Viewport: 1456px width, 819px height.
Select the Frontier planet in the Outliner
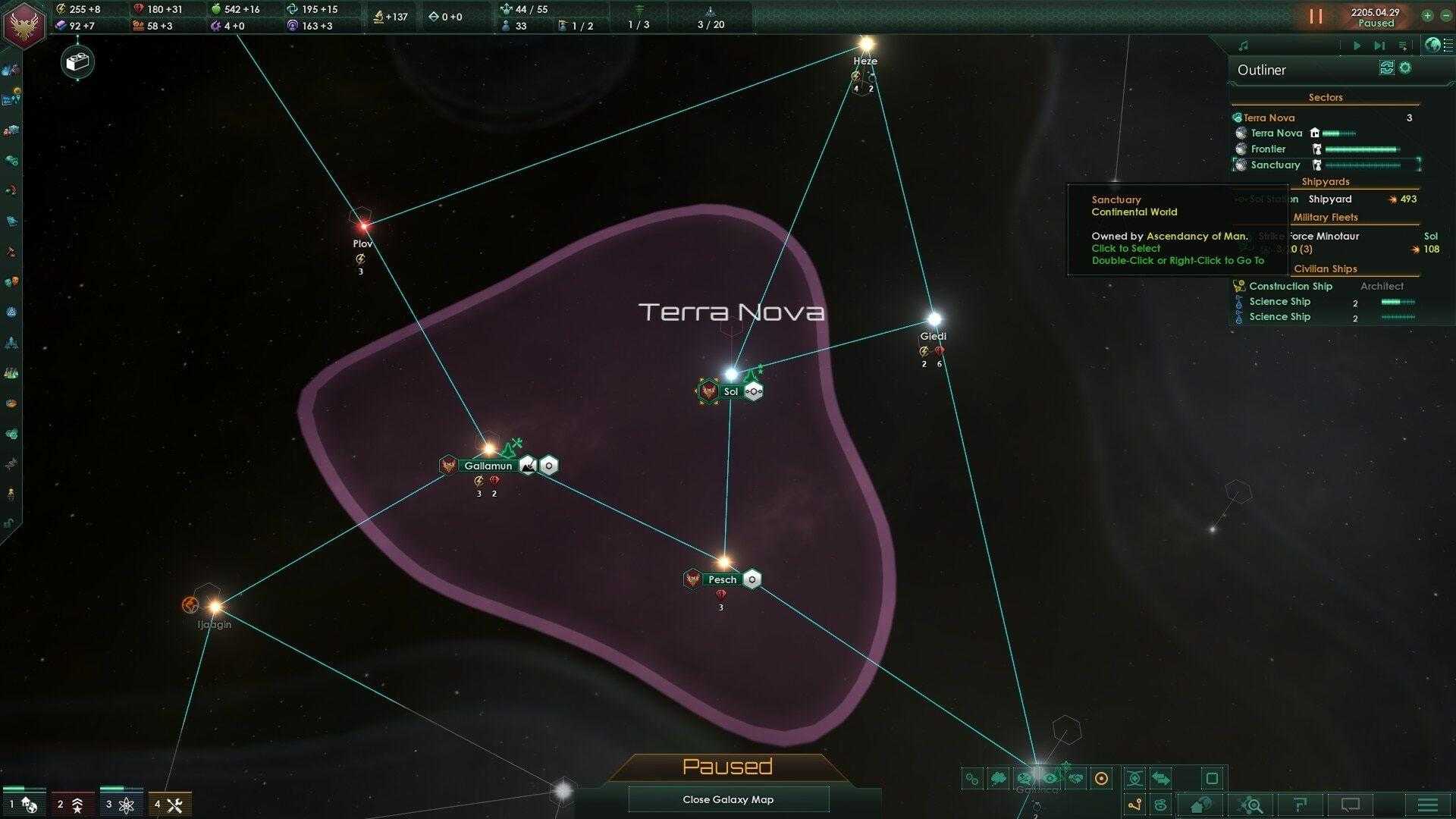(1268, 149)
